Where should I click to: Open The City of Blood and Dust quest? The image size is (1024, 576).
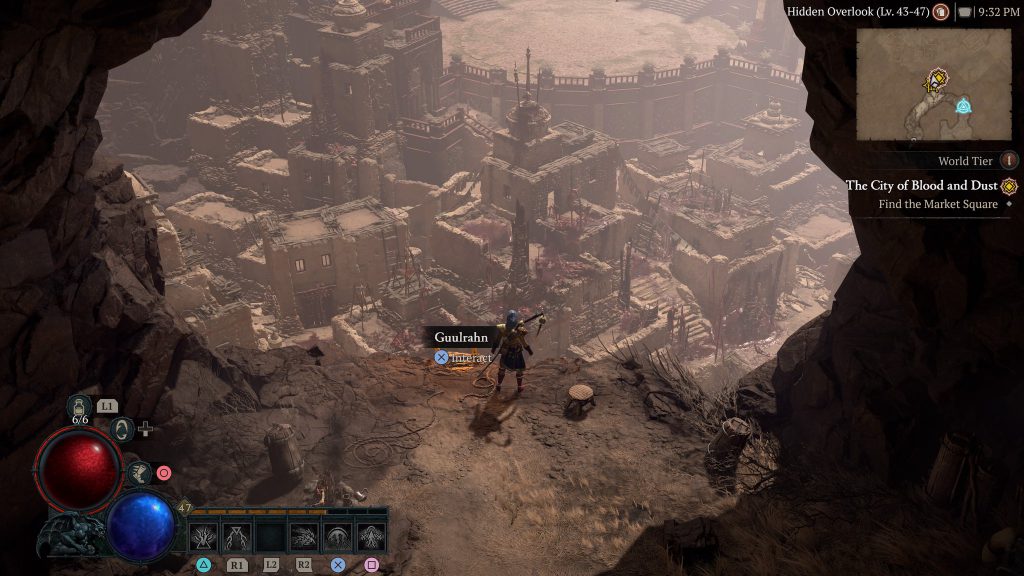click(923, 186)
